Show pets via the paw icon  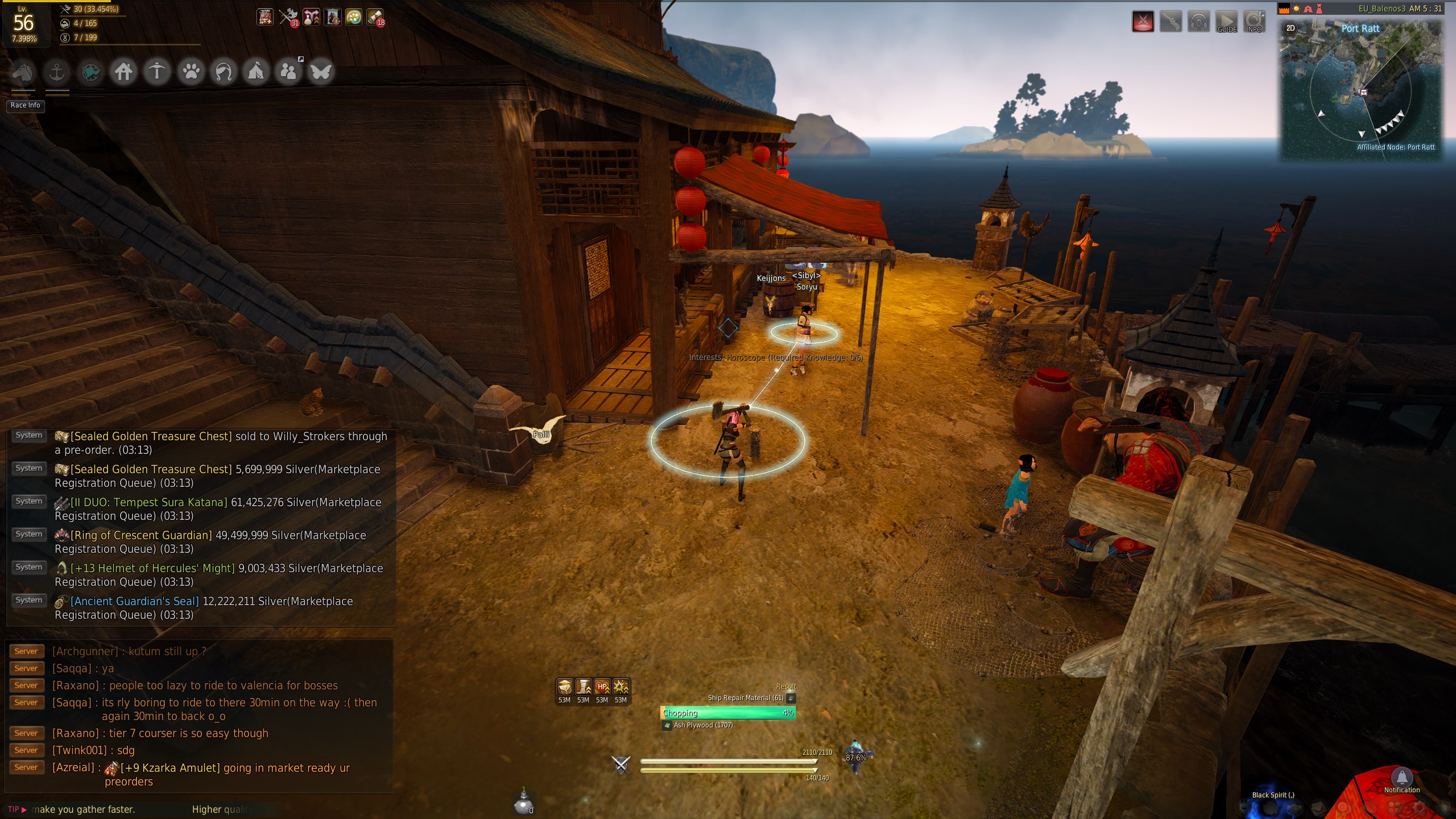coord(191,72)
